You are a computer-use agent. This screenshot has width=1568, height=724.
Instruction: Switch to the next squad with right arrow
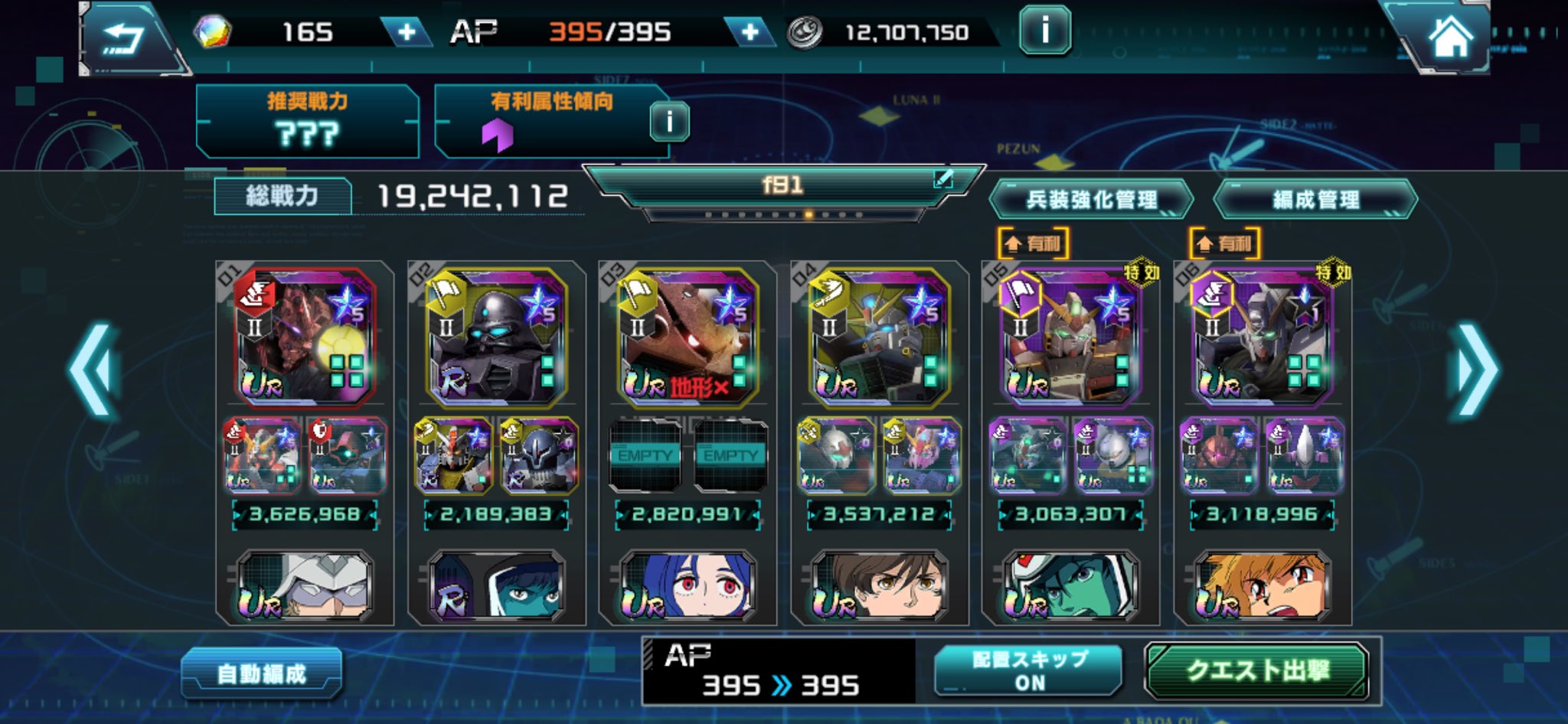(1475, 370)
